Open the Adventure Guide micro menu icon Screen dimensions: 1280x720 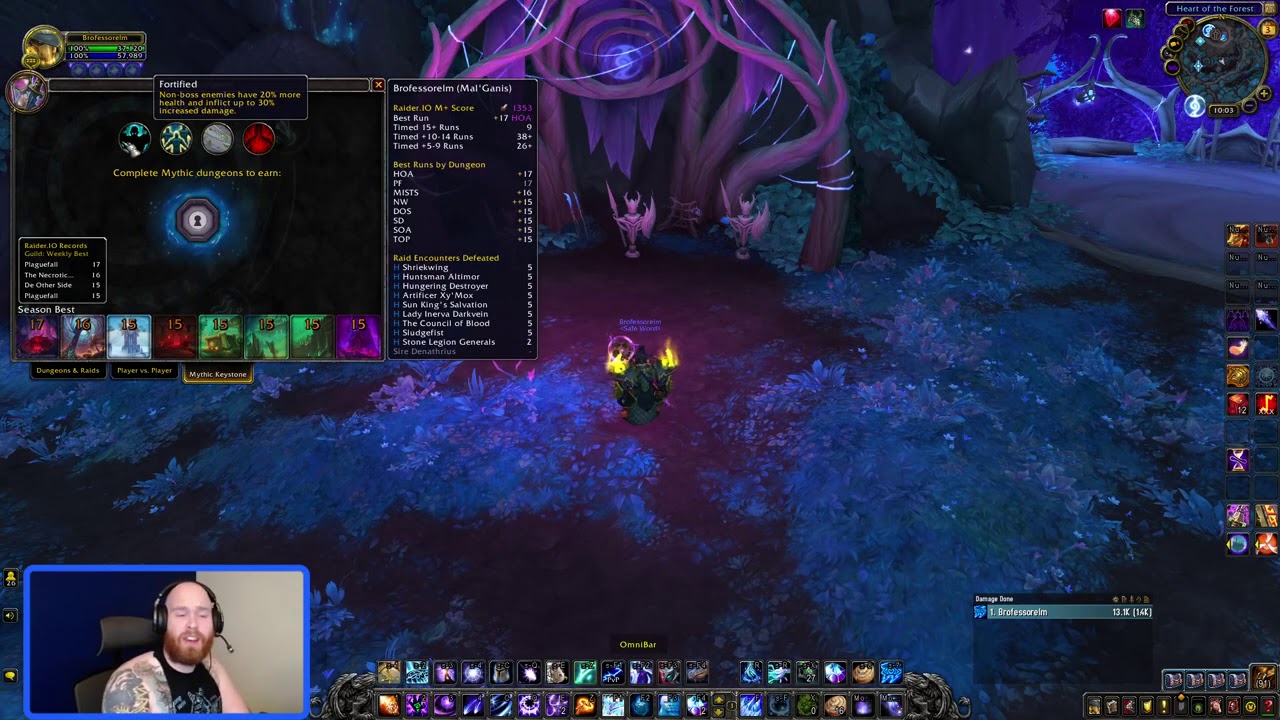(1235, 706)
